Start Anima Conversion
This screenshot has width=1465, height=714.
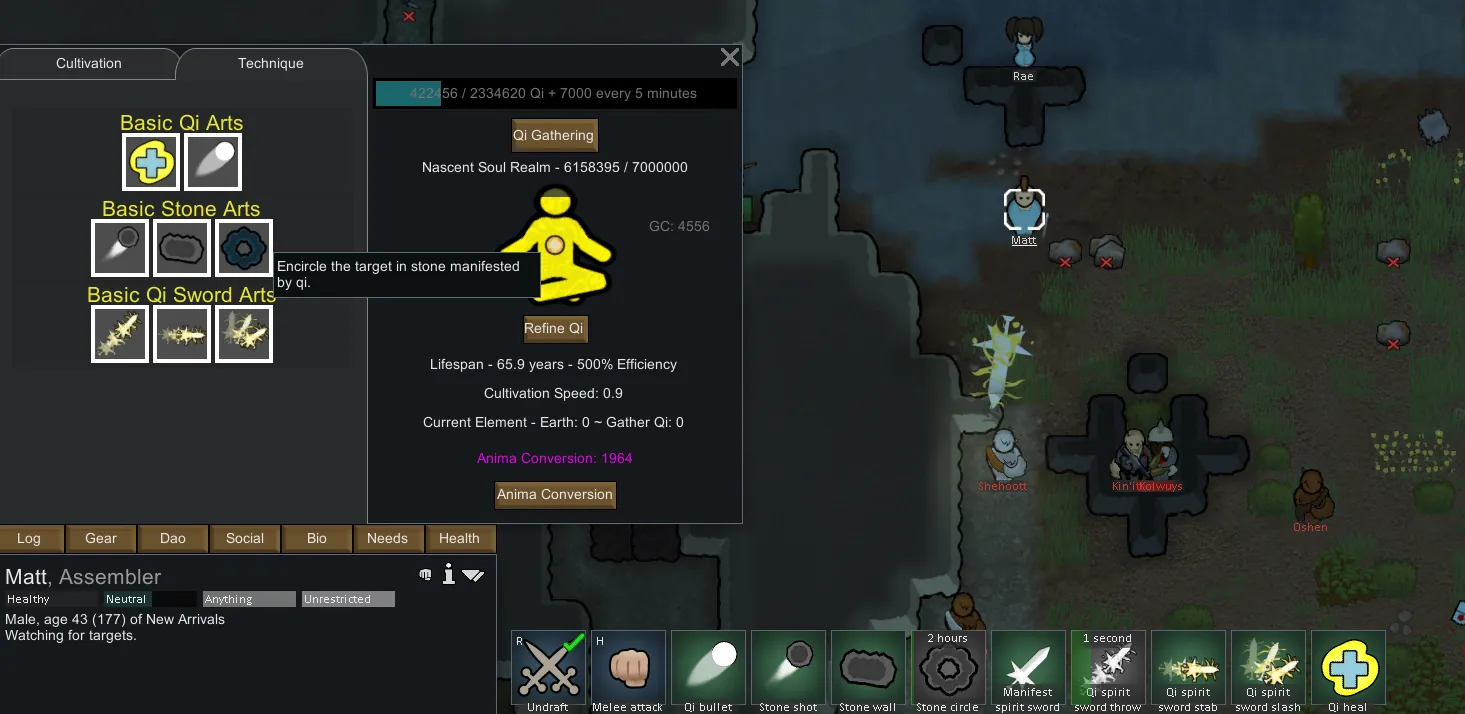(555, 494)
